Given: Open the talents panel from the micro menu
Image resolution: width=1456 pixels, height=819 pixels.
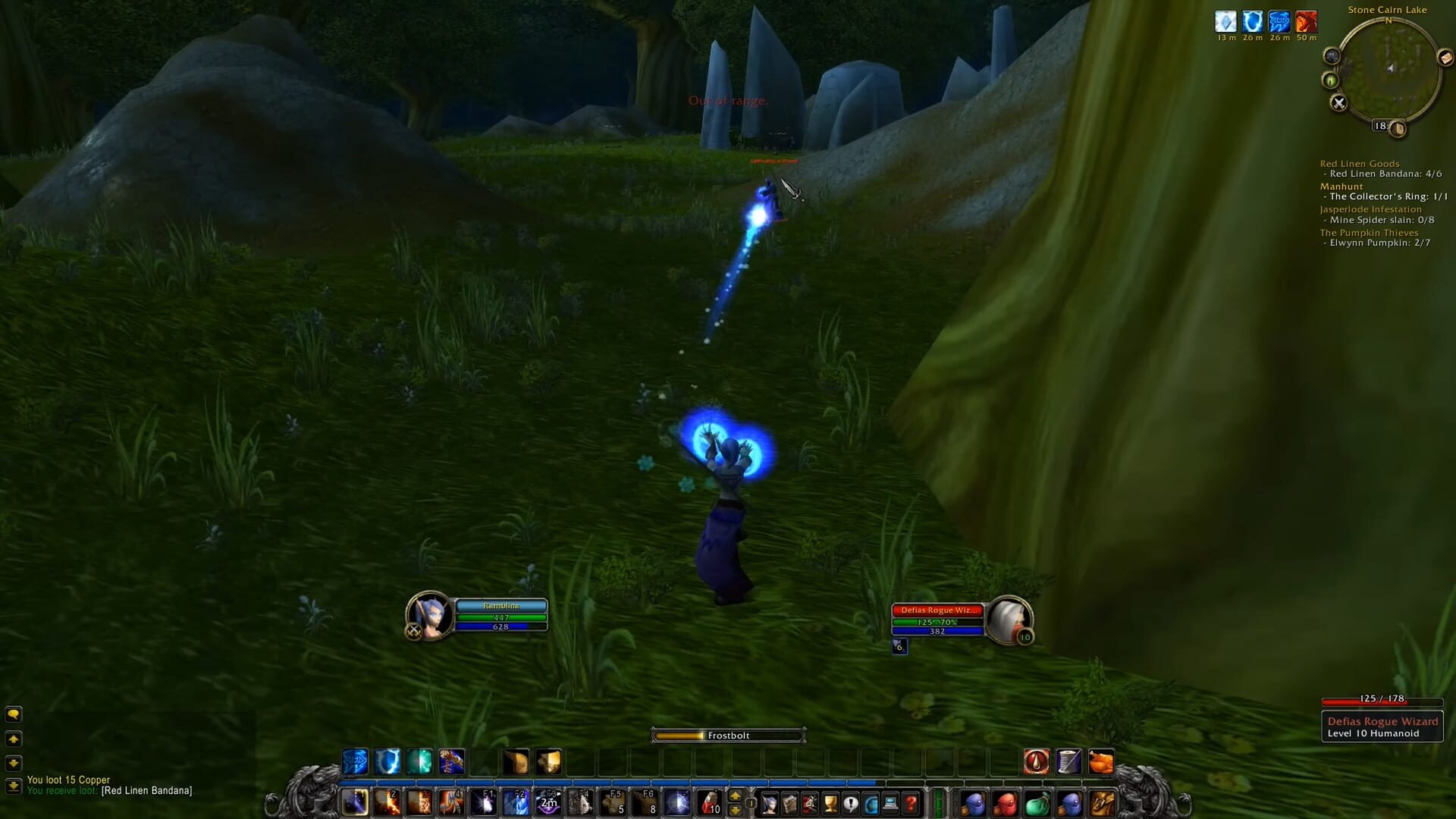Looking at the screenshot, I should click(811, 802).
